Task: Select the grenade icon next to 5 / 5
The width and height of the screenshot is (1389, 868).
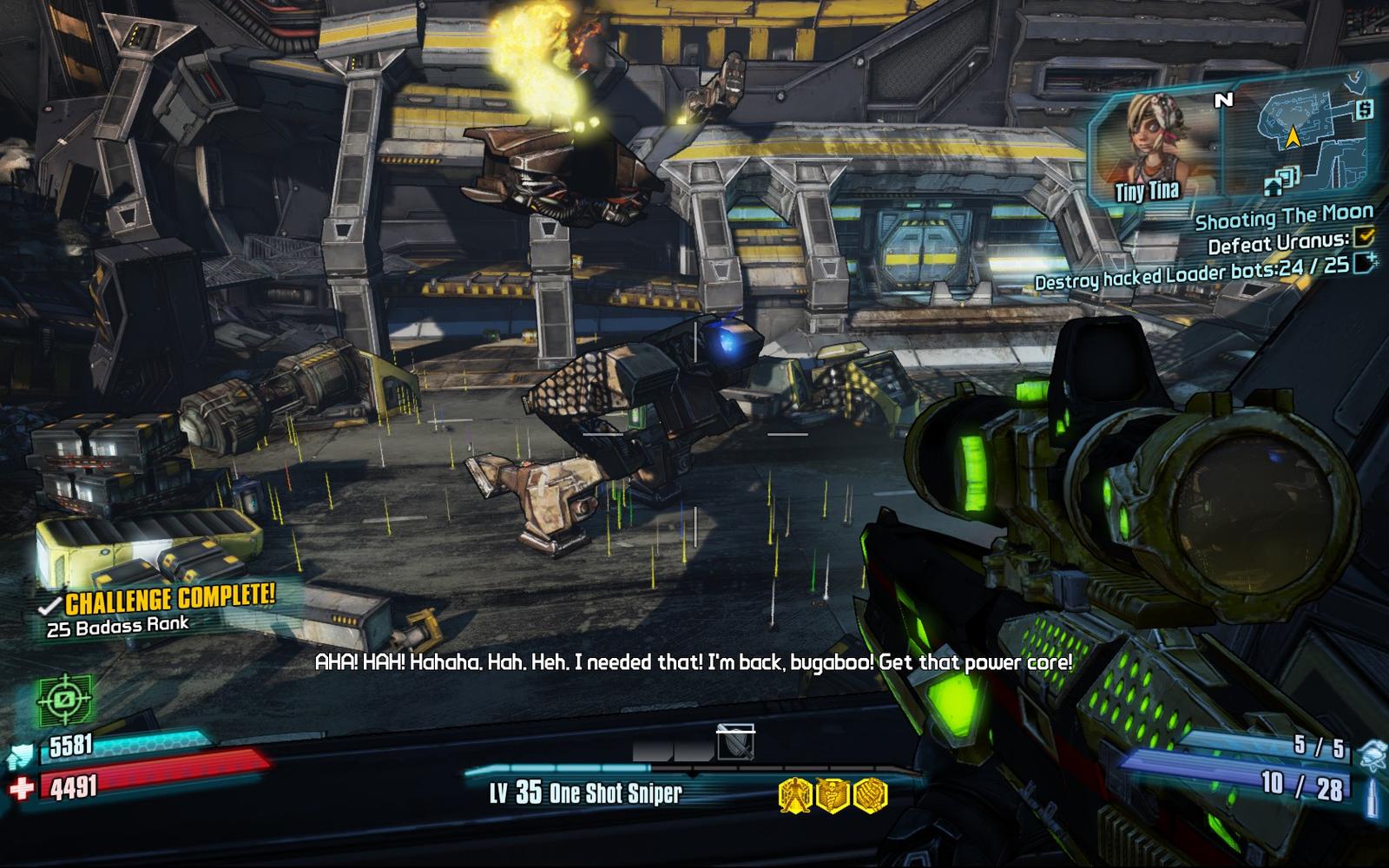Action: tap(1373, 755)
